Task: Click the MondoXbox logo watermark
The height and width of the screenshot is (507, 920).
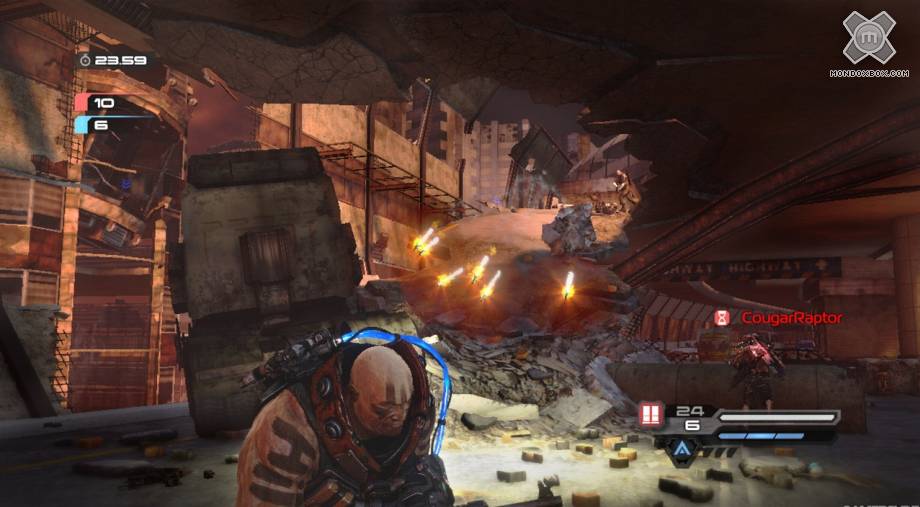Action: pos(868,40)
